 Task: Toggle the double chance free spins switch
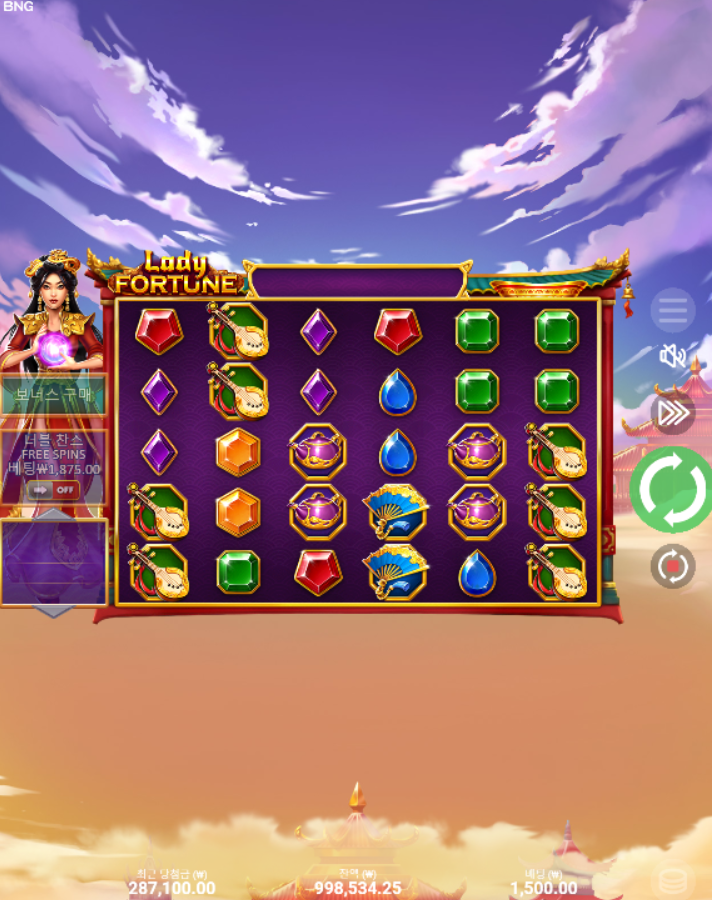53,490
